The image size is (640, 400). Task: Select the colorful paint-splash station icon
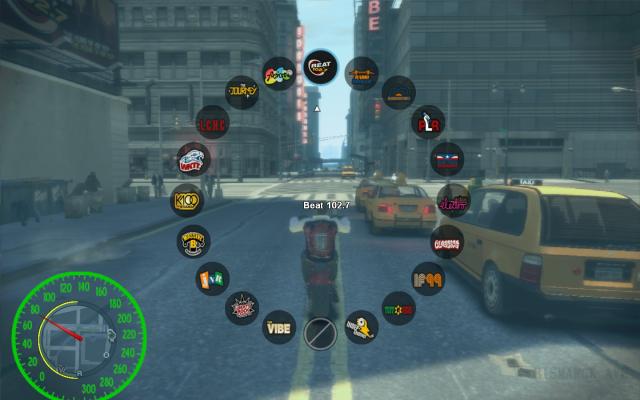coord(278,74)
